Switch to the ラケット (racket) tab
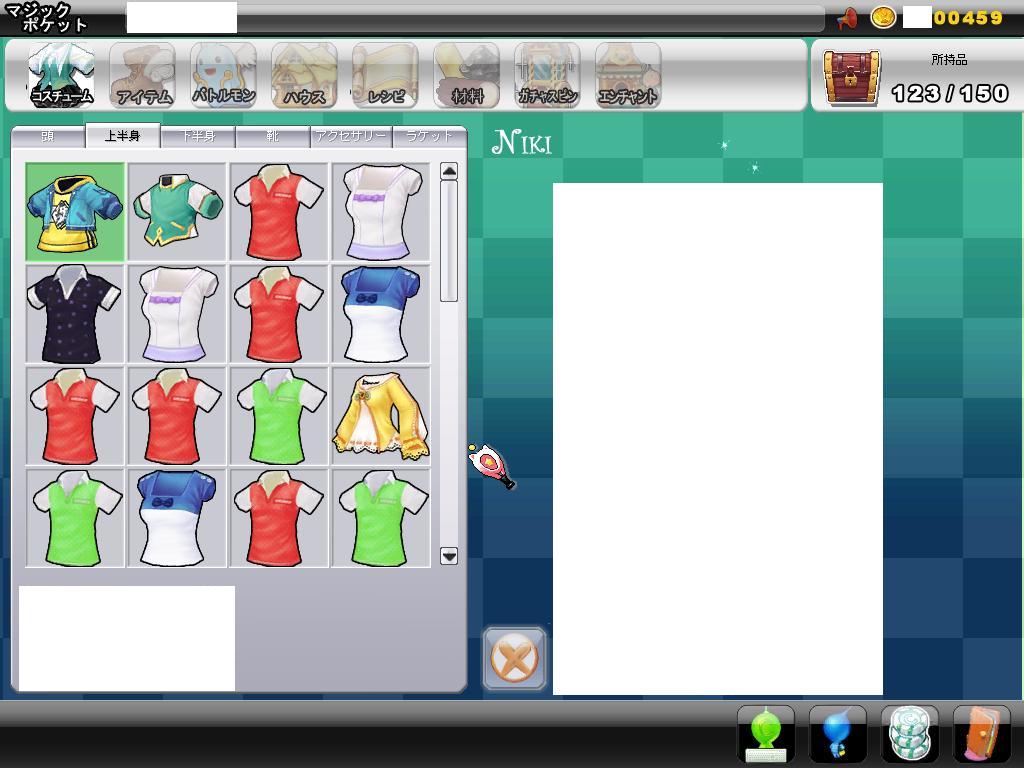 429,136
